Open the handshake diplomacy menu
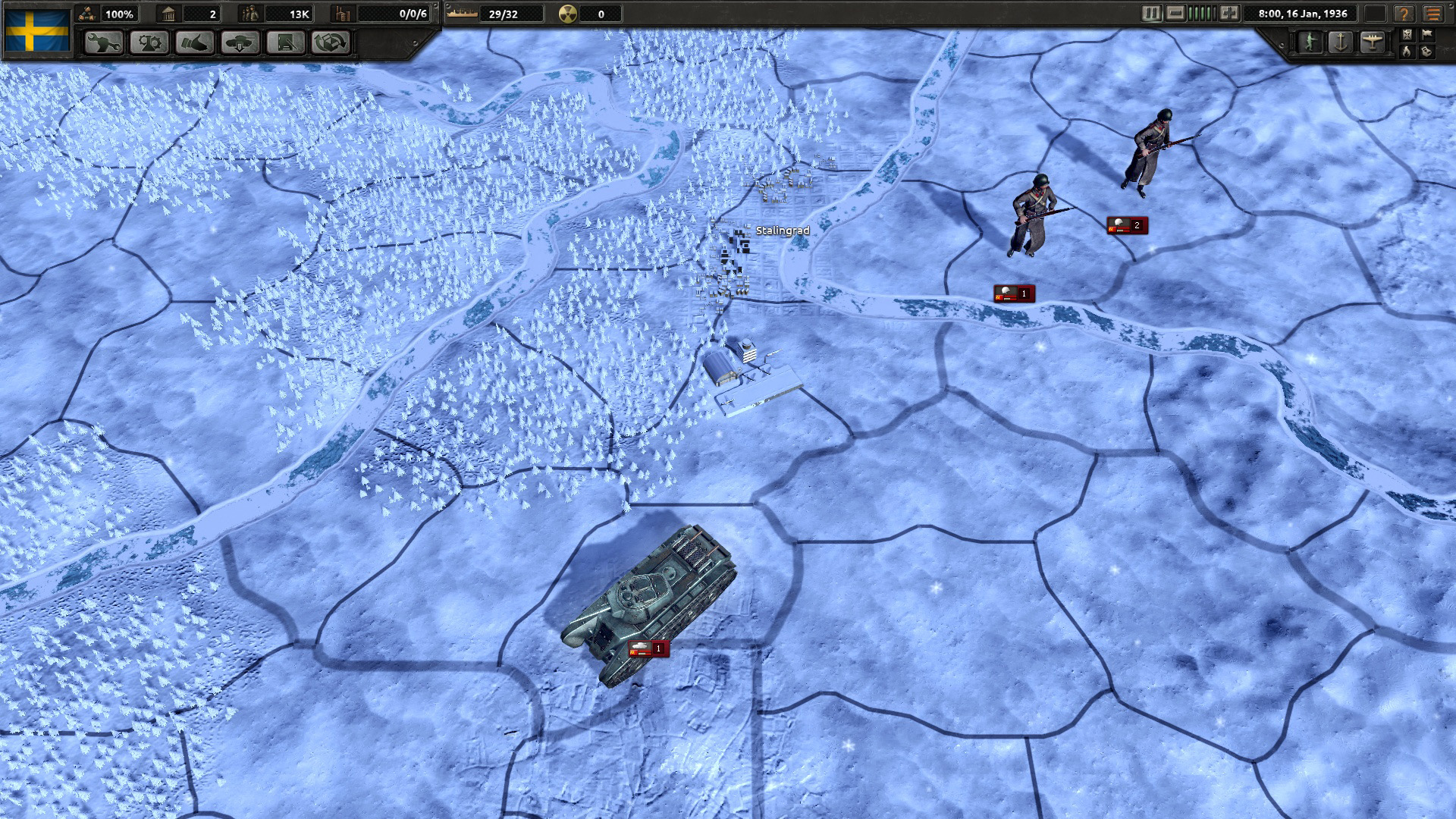Viewport: 1456px width, 819px height. coord(195,42)
